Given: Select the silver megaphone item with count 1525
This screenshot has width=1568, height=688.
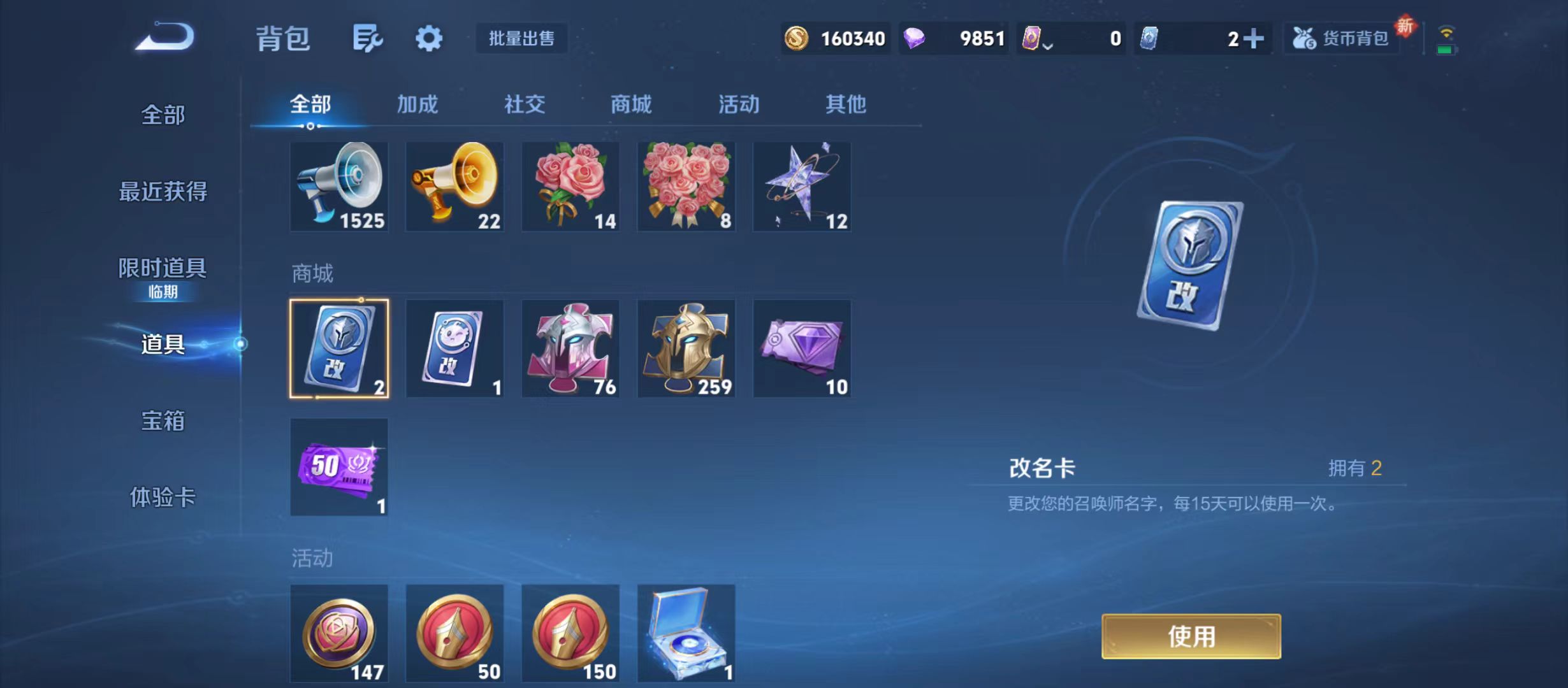Looking at the screenshot, I should click(x=340, y=187).
